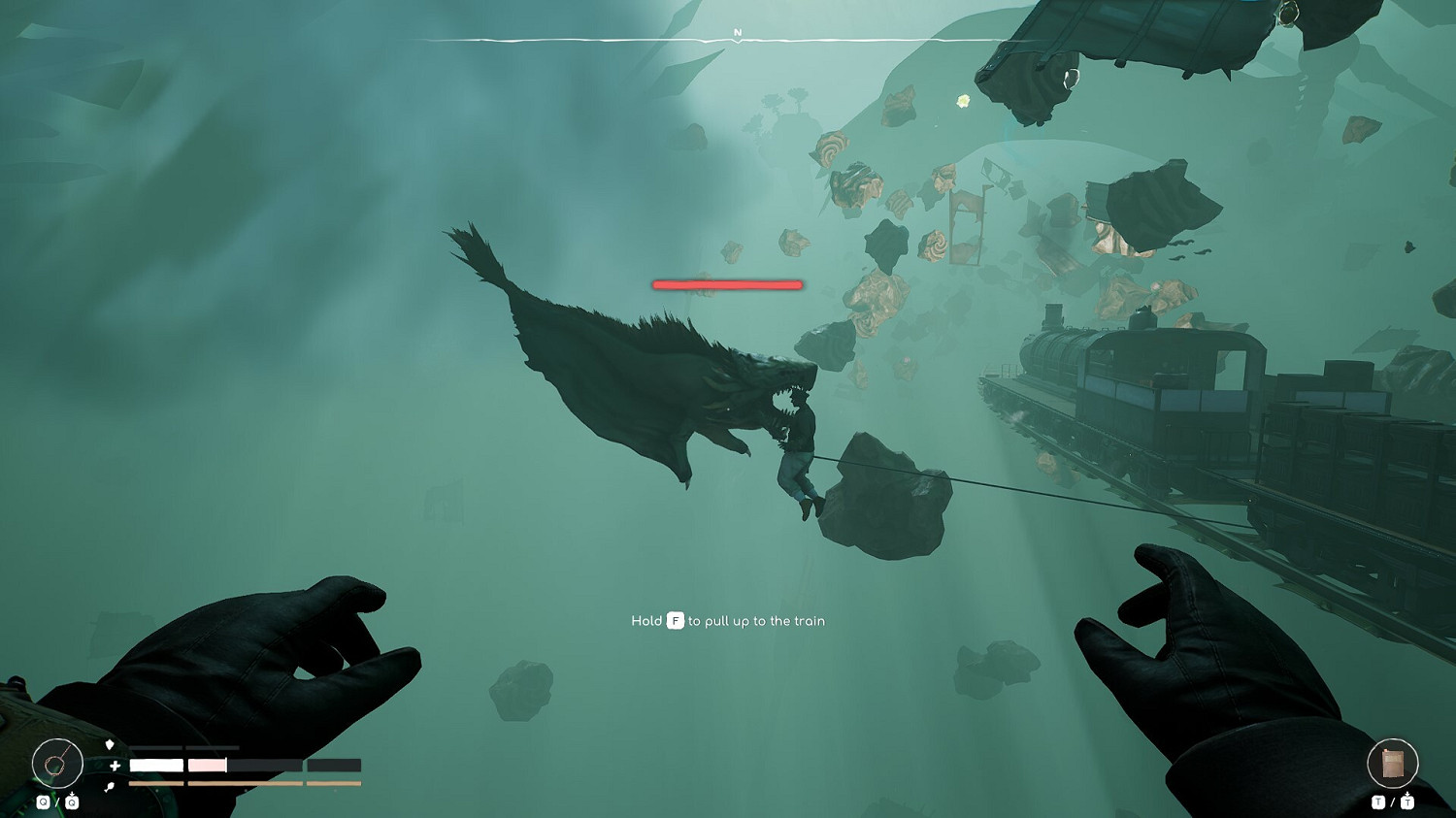Click the creature's red health bar
Viewport: 1456px width, 818px height.
tap(726, 284)
